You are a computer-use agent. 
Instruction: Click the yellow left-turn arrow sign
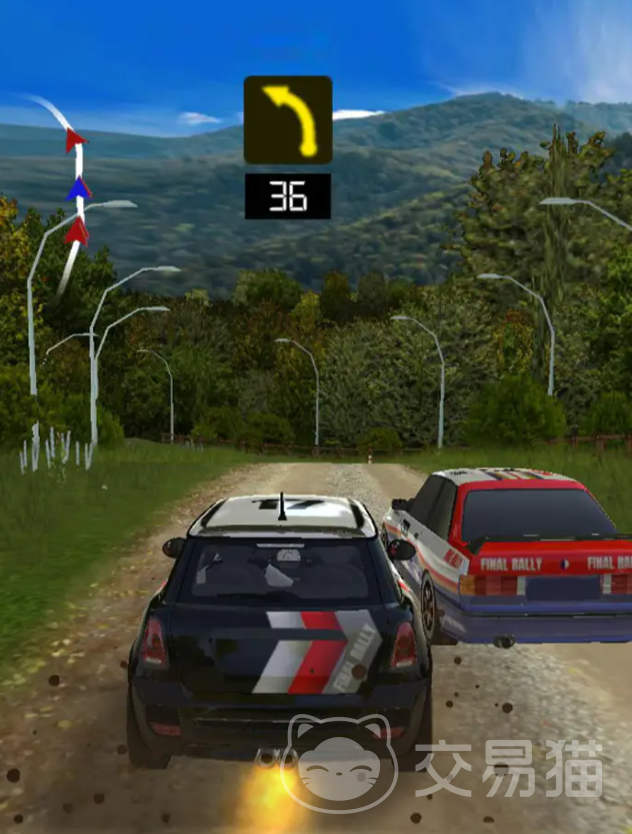tap(288, 120)
